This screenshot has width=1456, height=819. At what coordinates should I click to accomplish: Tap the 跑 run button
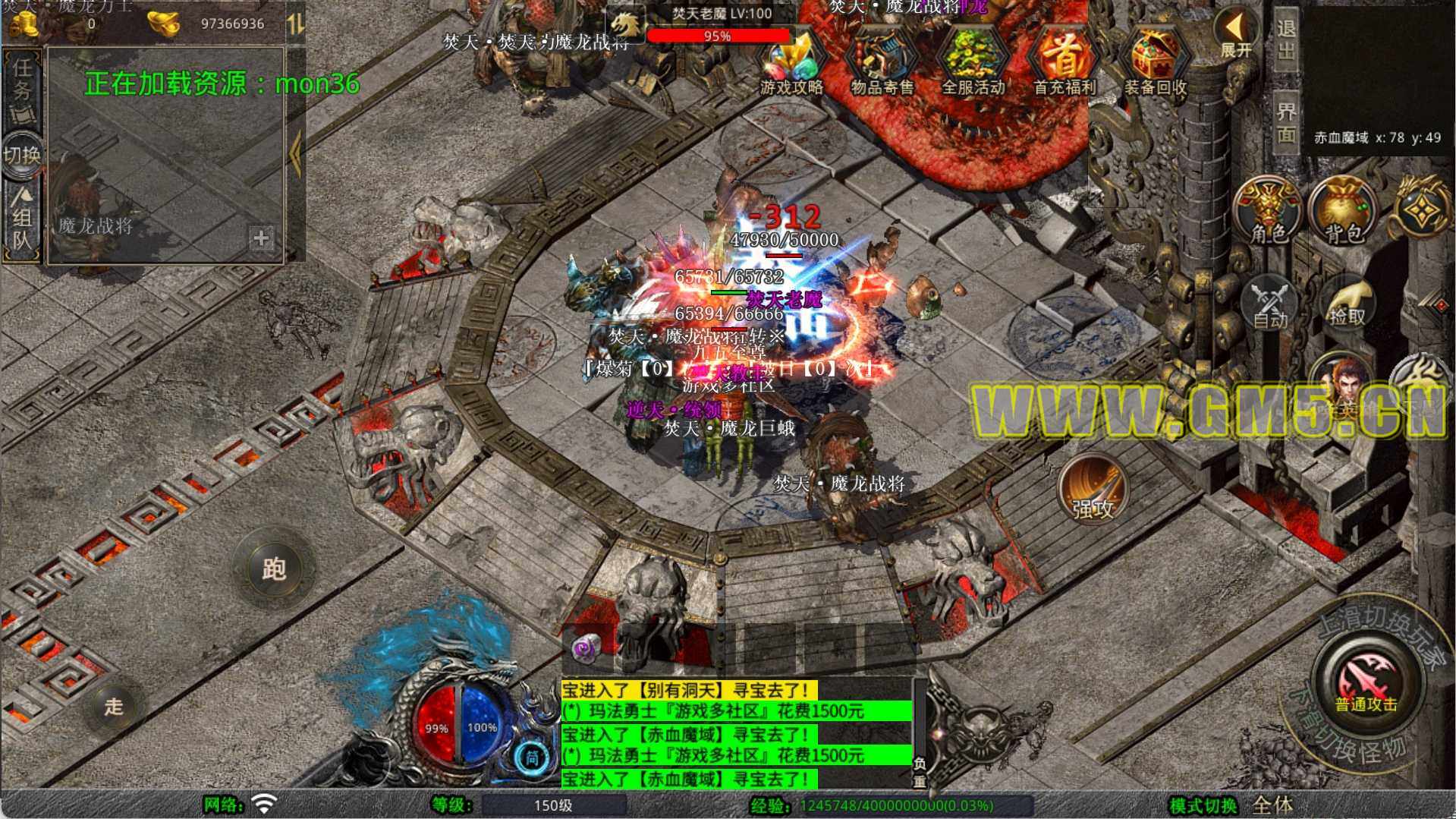tap(273, 568)
